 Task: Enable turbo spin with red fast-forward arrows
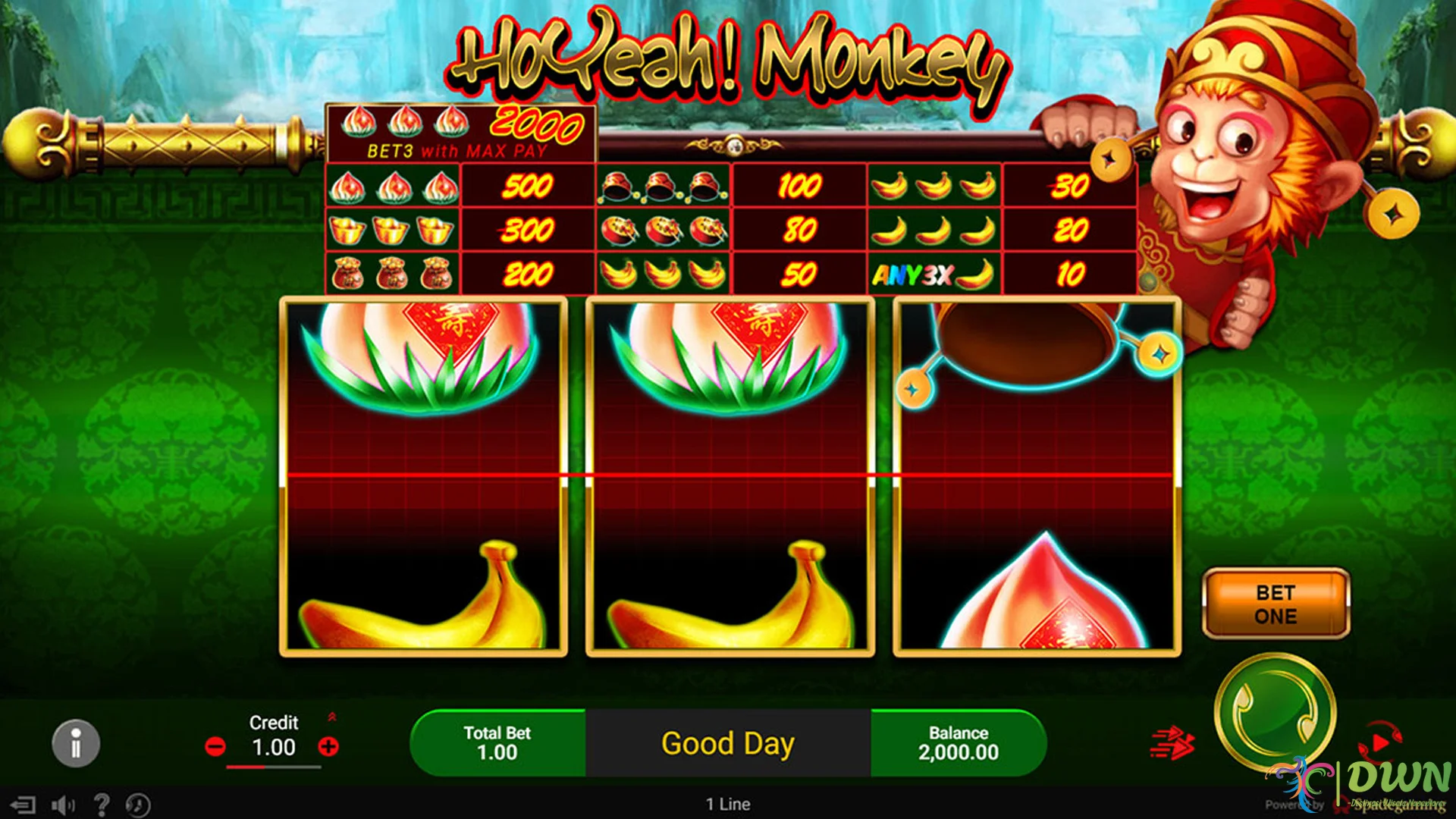click(1173, 743)
